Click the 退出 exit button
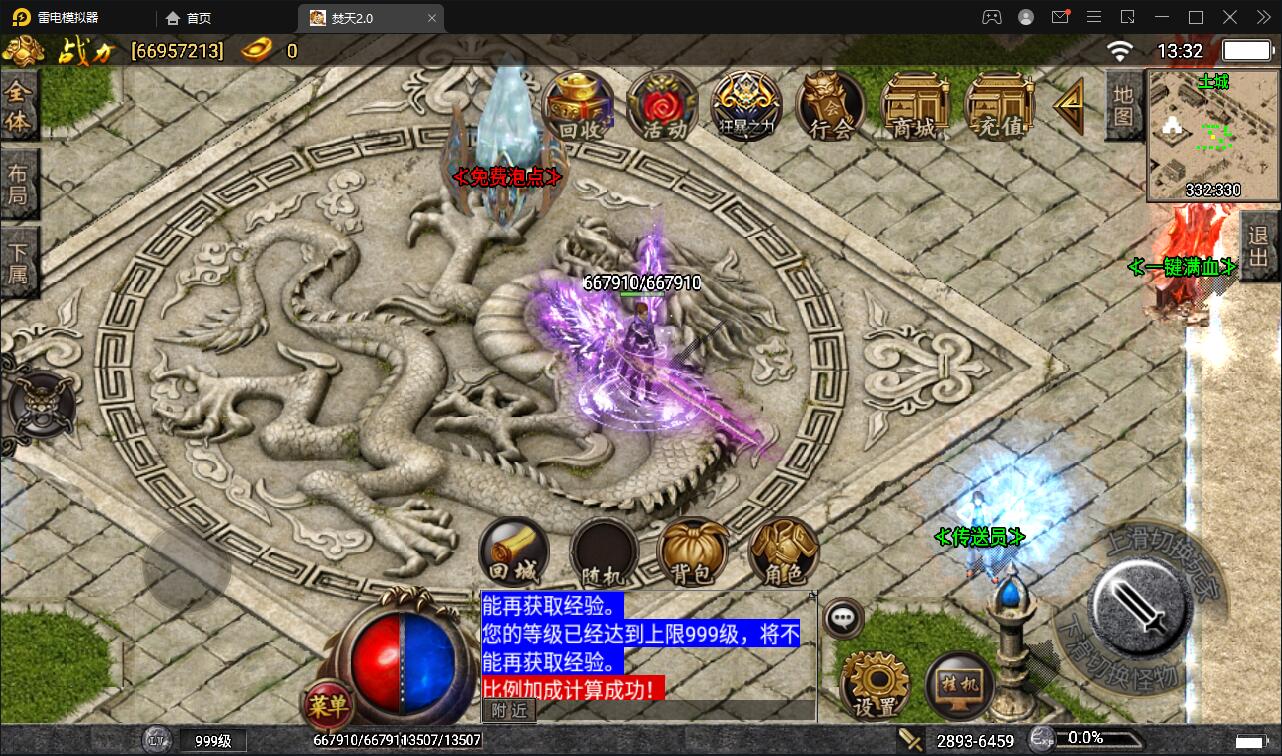This screenshot has height=756, width=1282. click(x=1259, y=248)
